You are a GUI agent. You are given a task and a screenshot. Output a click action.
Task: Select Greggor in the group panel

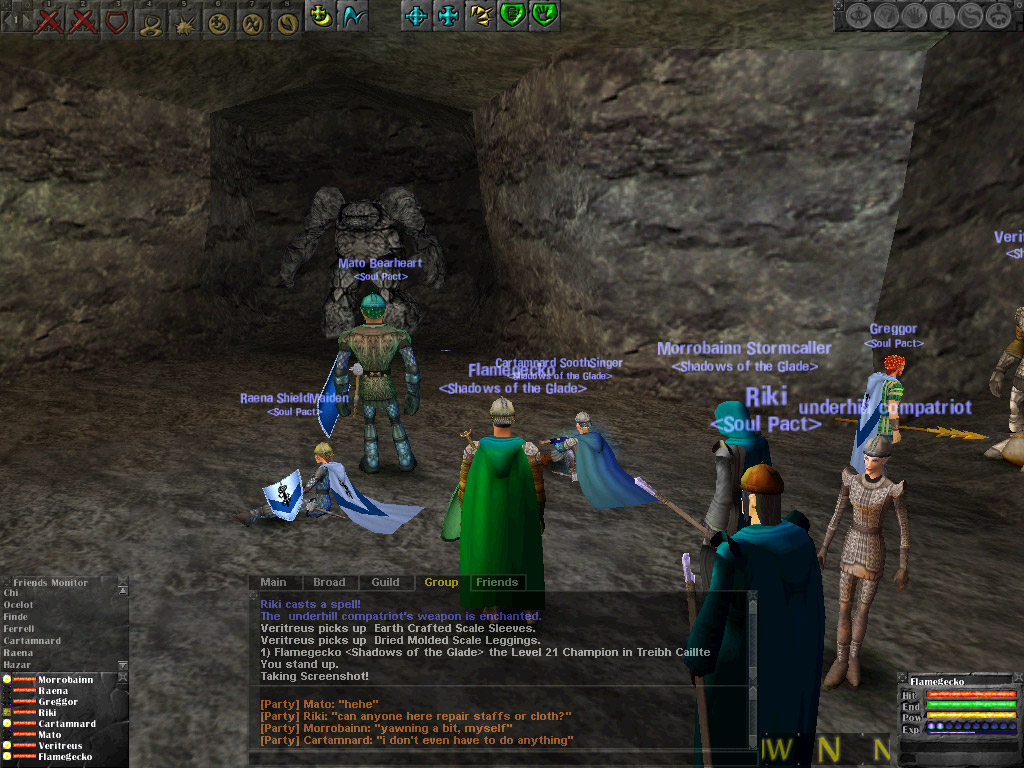coord(57,702)
